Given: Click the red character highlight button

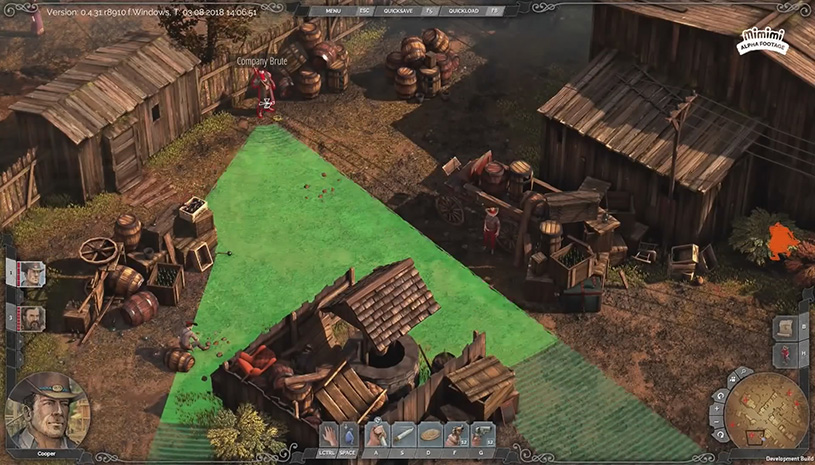Looking at the screenshot, I should (786, 354).
